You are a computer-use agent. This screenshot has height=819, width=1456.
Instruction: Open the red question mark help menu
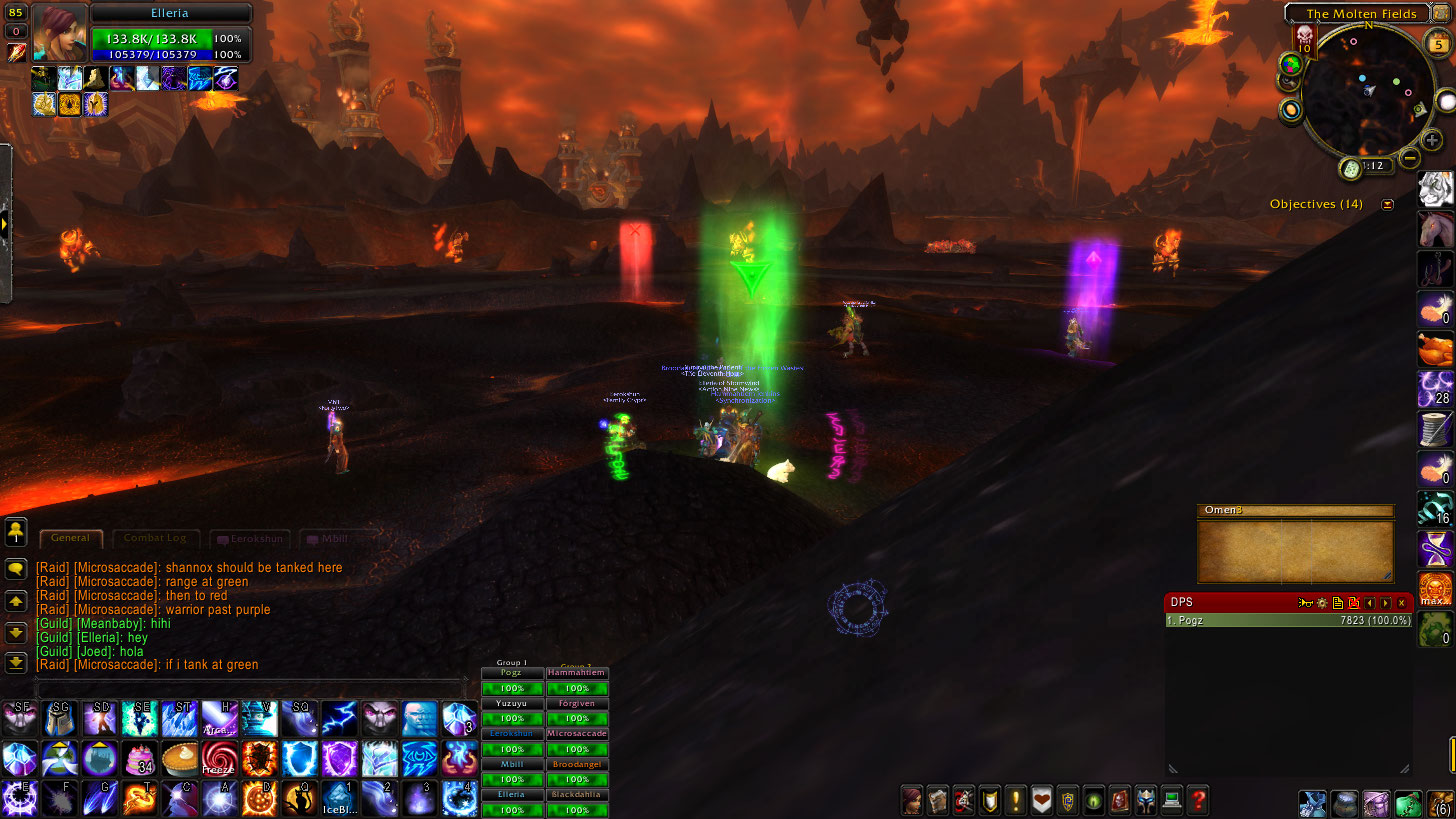click(1197, 800)
